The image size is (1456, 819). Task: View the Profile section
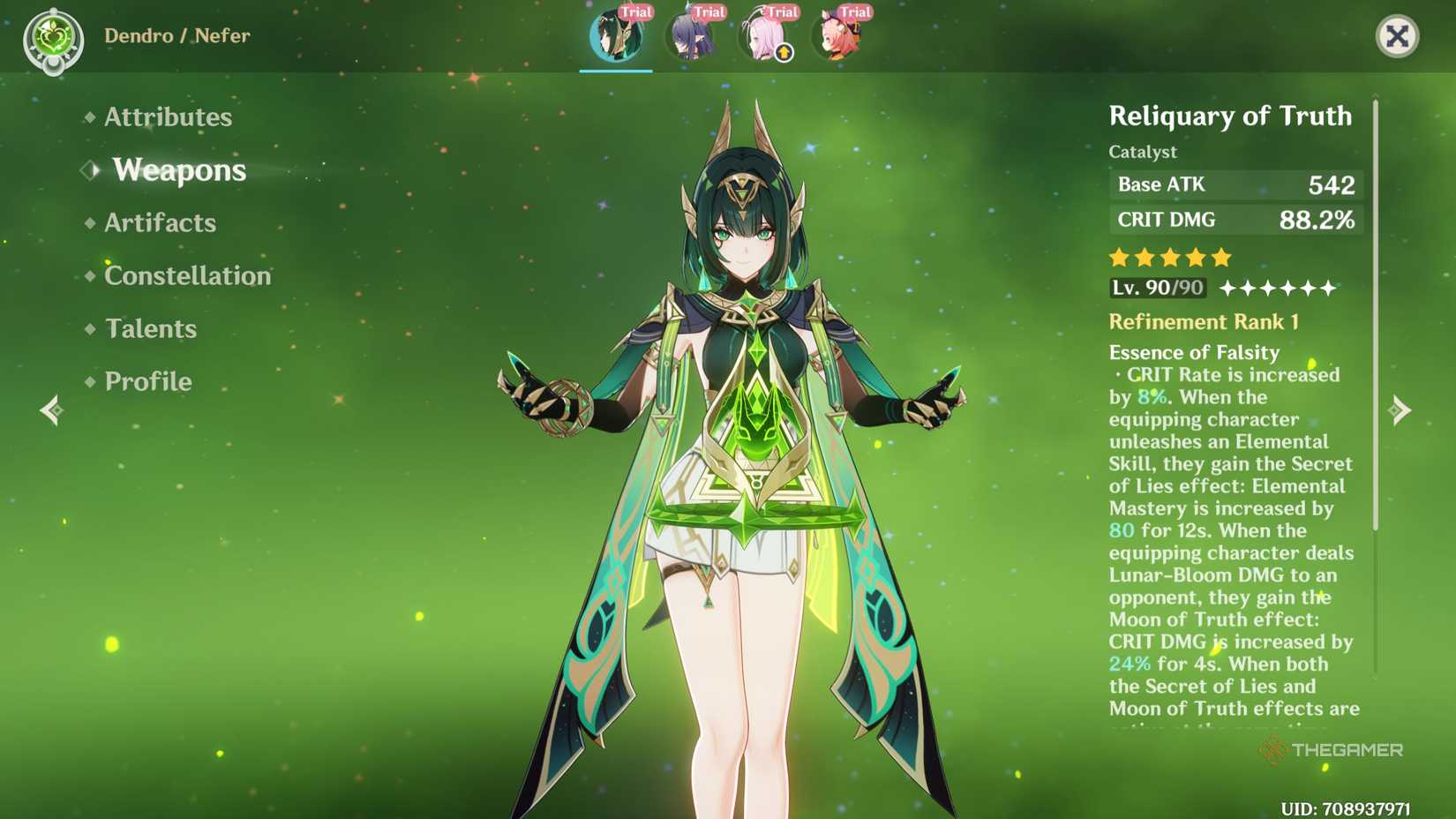(146, 381)
